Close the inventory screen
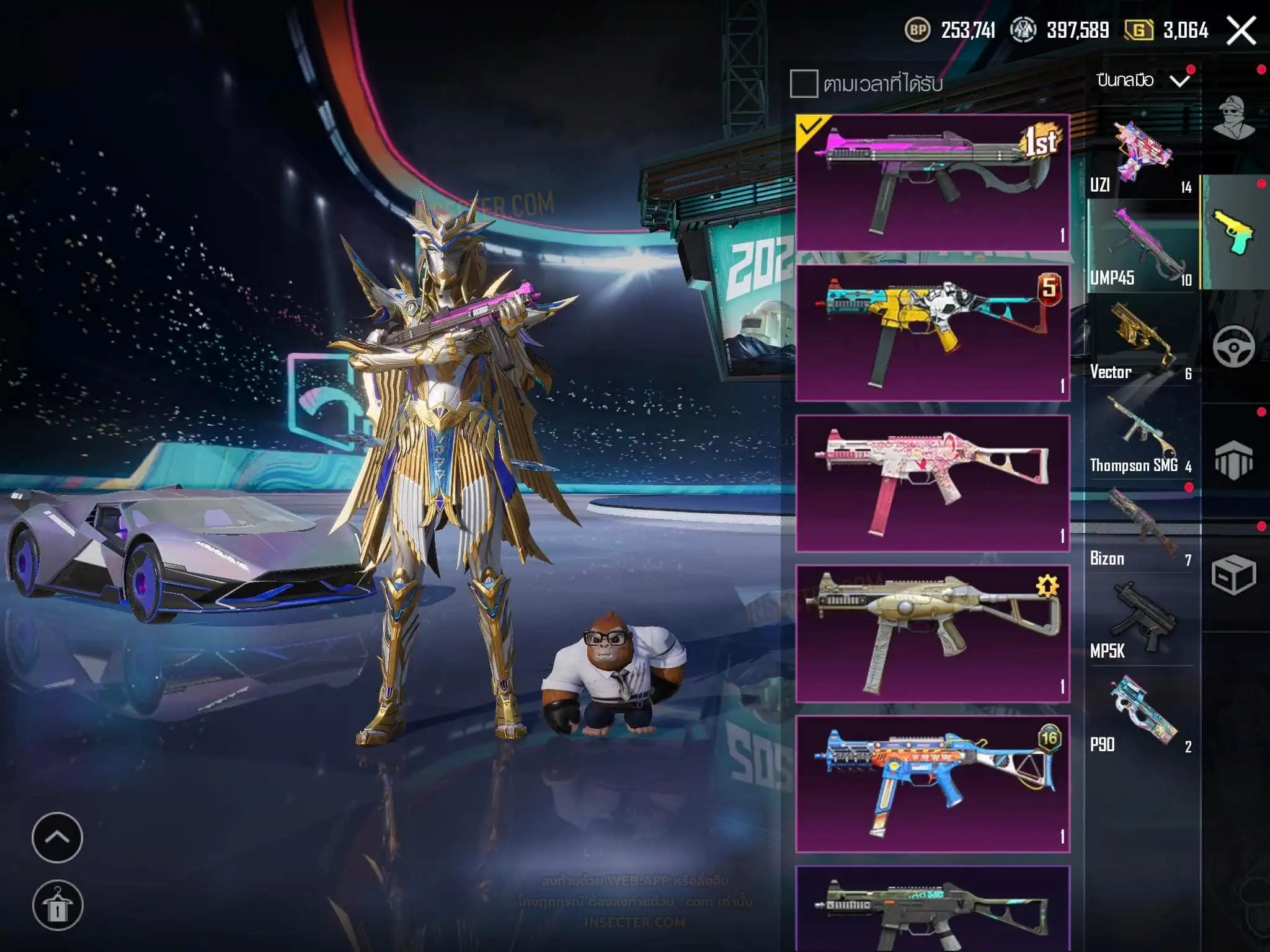Screen dimensions: 1270x952 (x=1241, y=31)
